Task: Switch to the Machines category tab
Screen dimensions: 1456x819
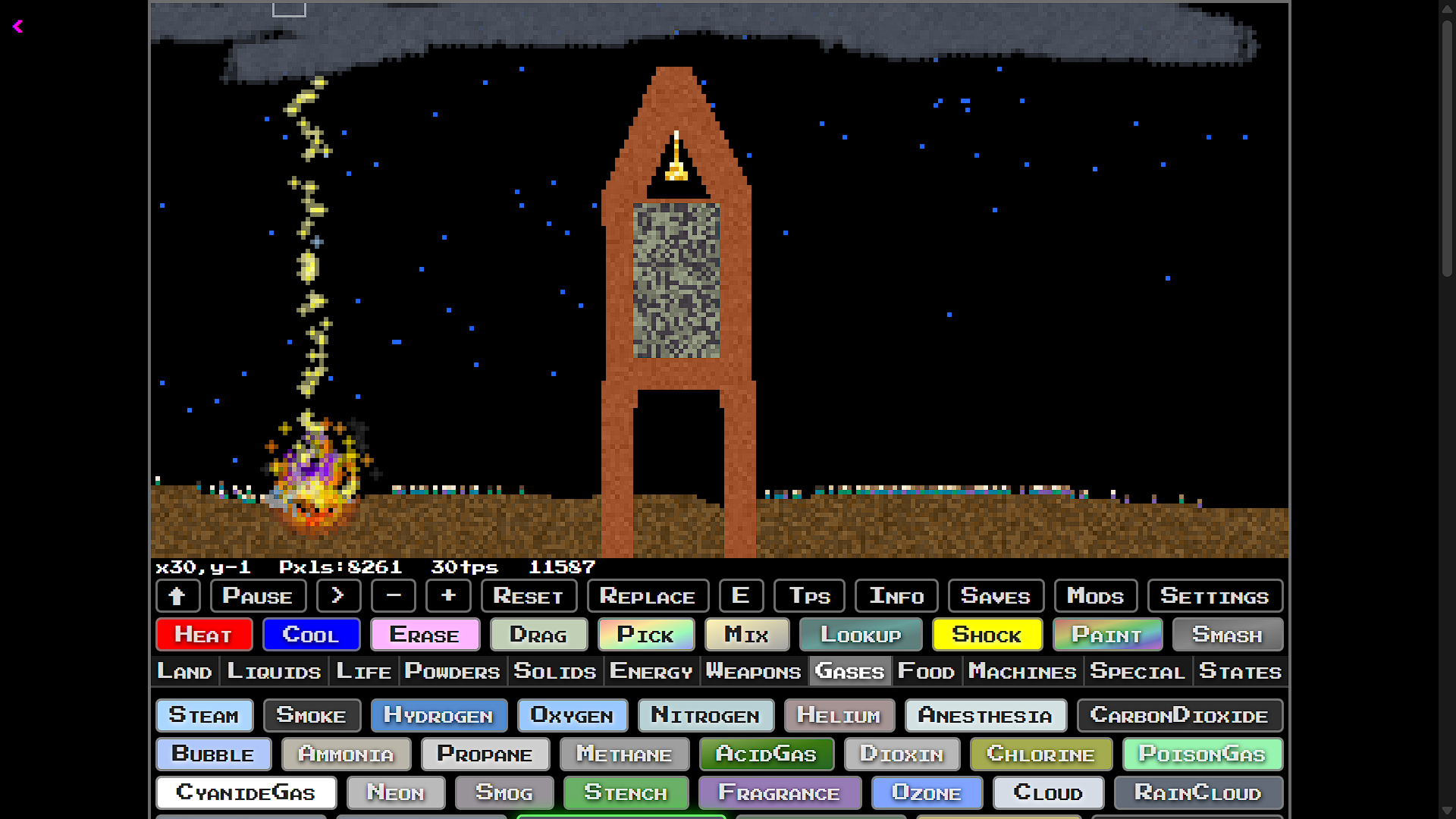Action: tap(1022, 671)
